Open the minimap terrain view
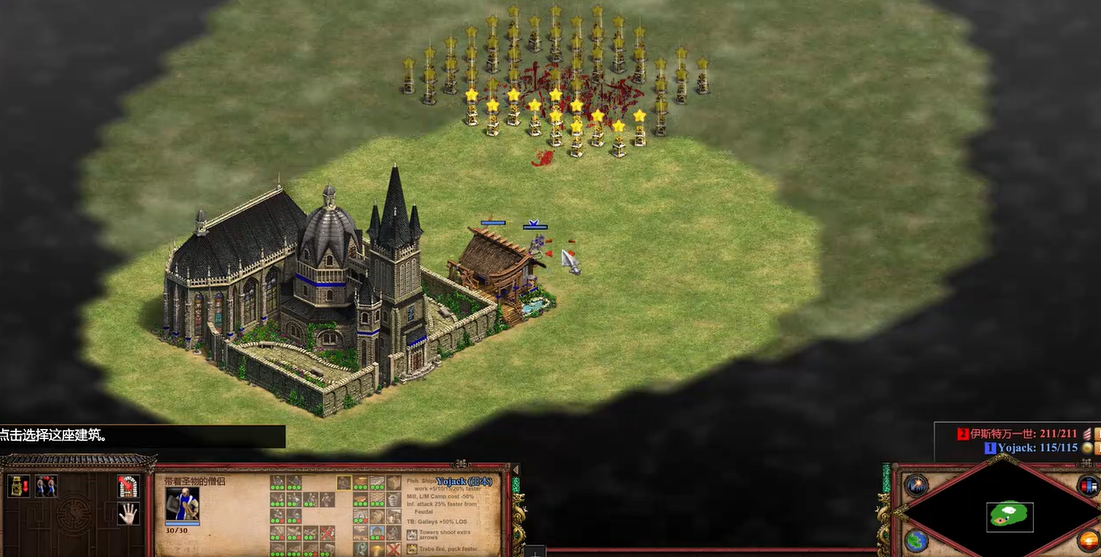This screenshot has height=557, width=1101. [x=1009, y=516]
